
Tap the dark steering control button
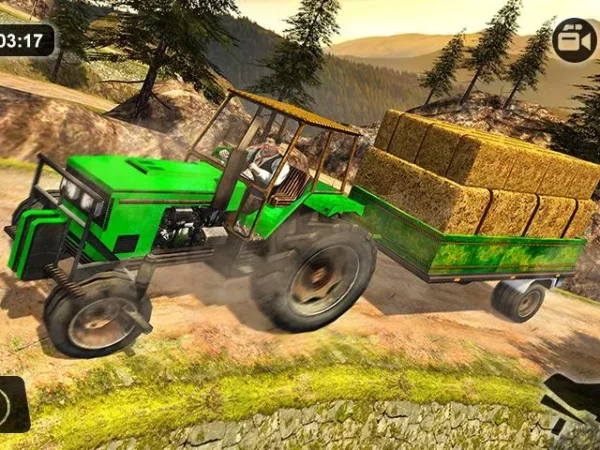[12, 404]
